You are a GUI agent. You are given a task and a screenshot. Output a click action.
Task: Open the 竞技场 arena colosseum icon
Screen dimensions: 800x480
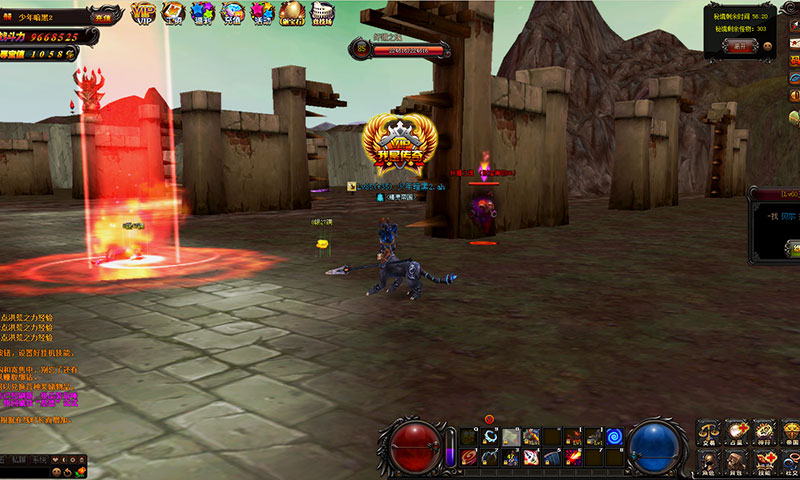click(324, 14)
